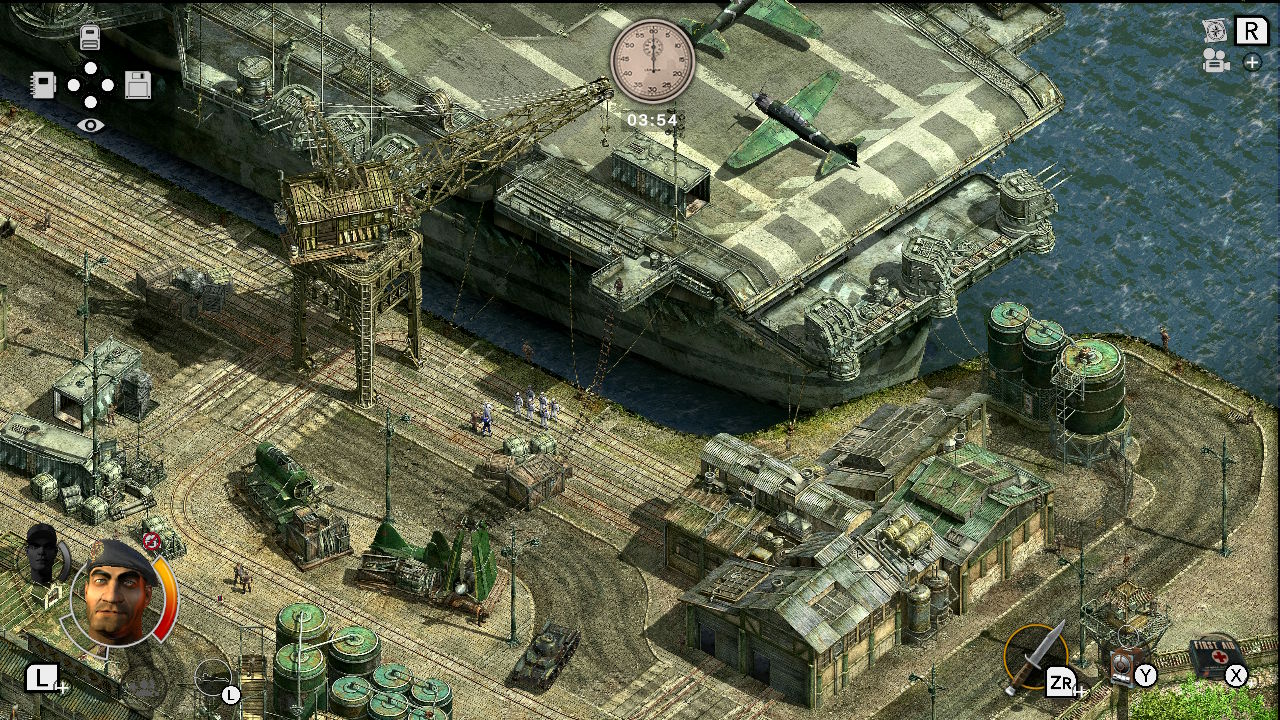
Task: Click the right d-pad dot
Action: click(x=107, y=85)
